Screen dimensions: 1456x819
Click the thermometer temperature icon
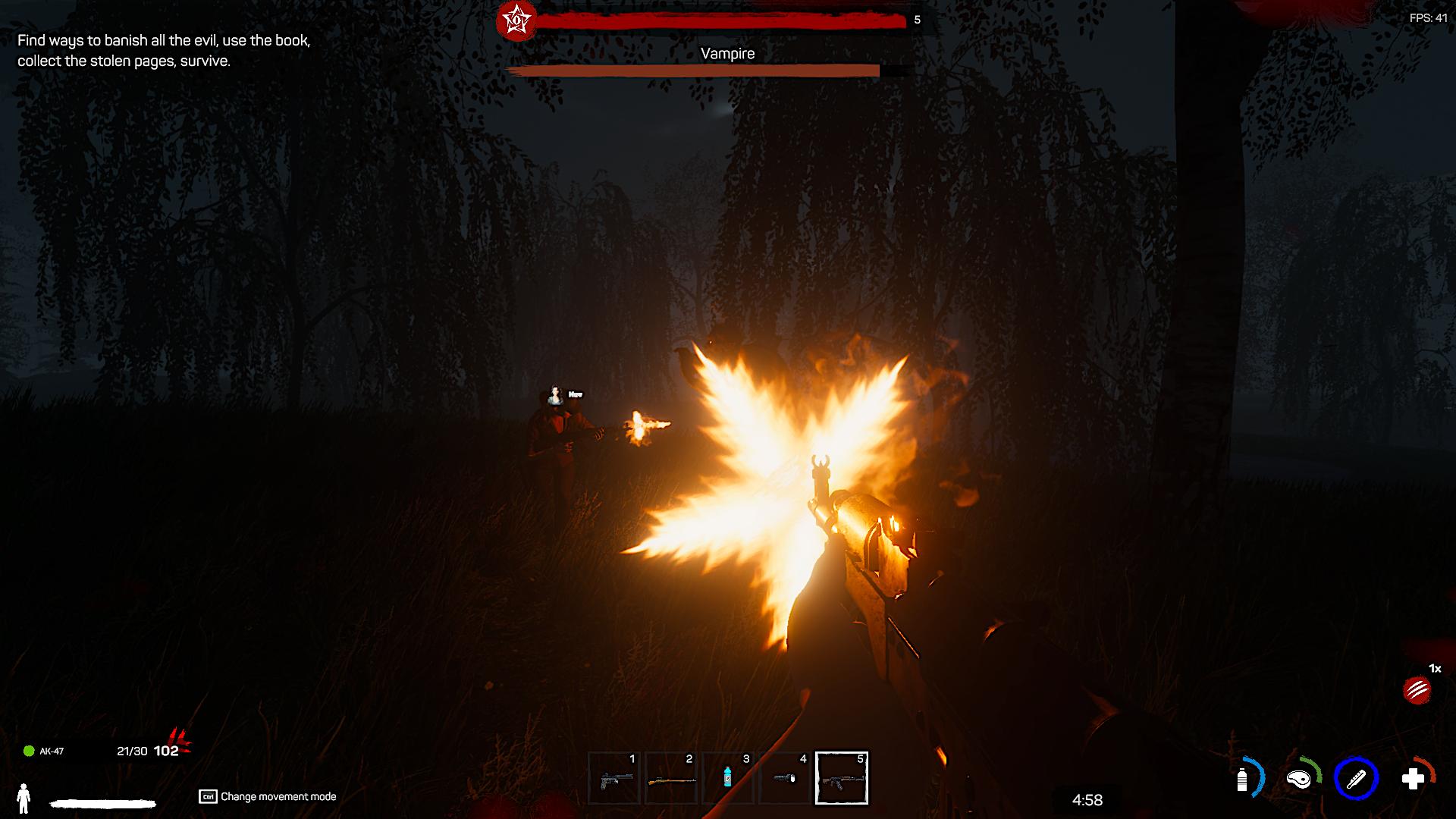tap(1356, 779)
